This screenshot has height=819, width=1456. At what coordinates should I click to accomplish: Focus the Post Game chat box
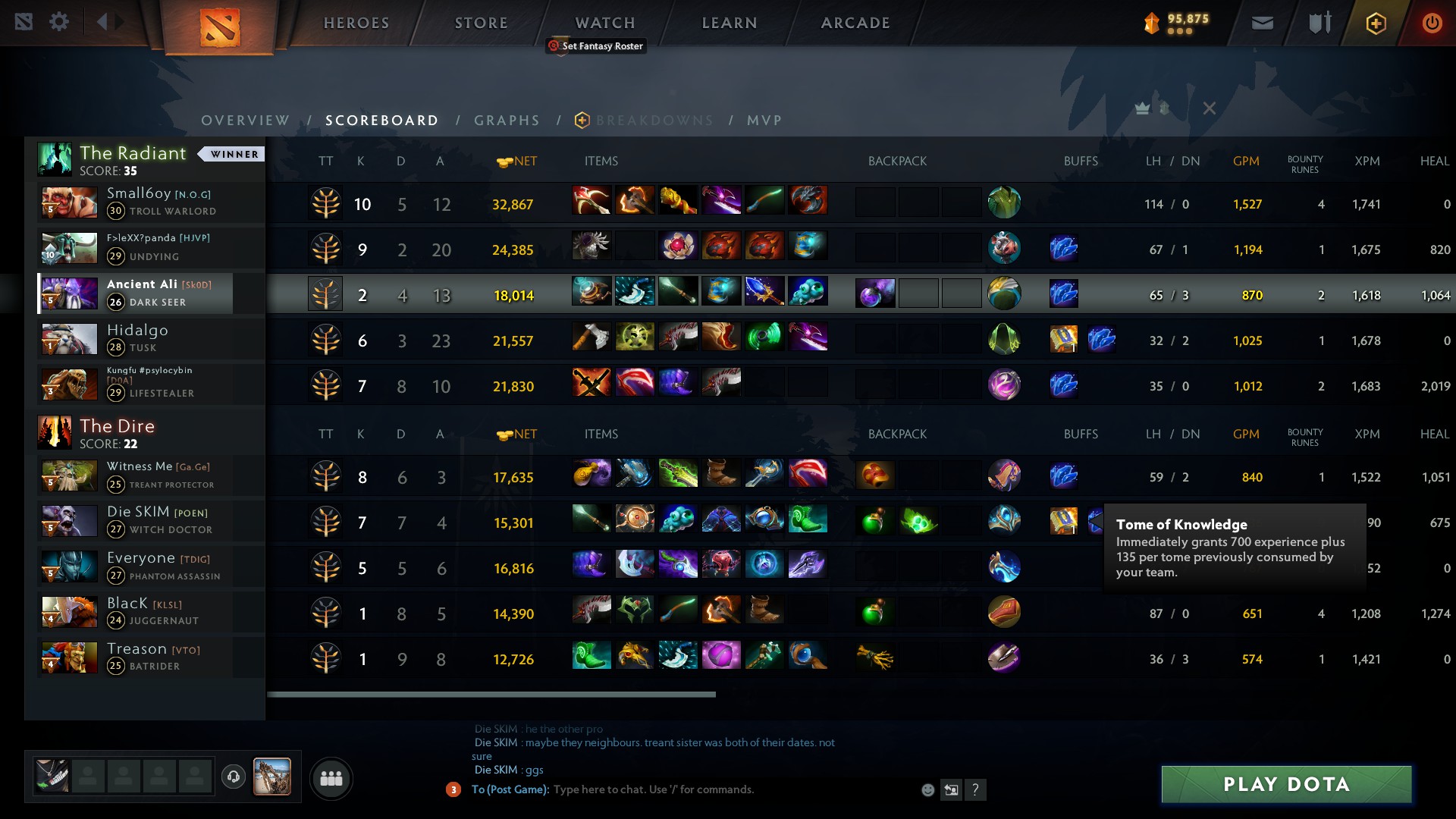pyautogui.click(x=720, y=789)
